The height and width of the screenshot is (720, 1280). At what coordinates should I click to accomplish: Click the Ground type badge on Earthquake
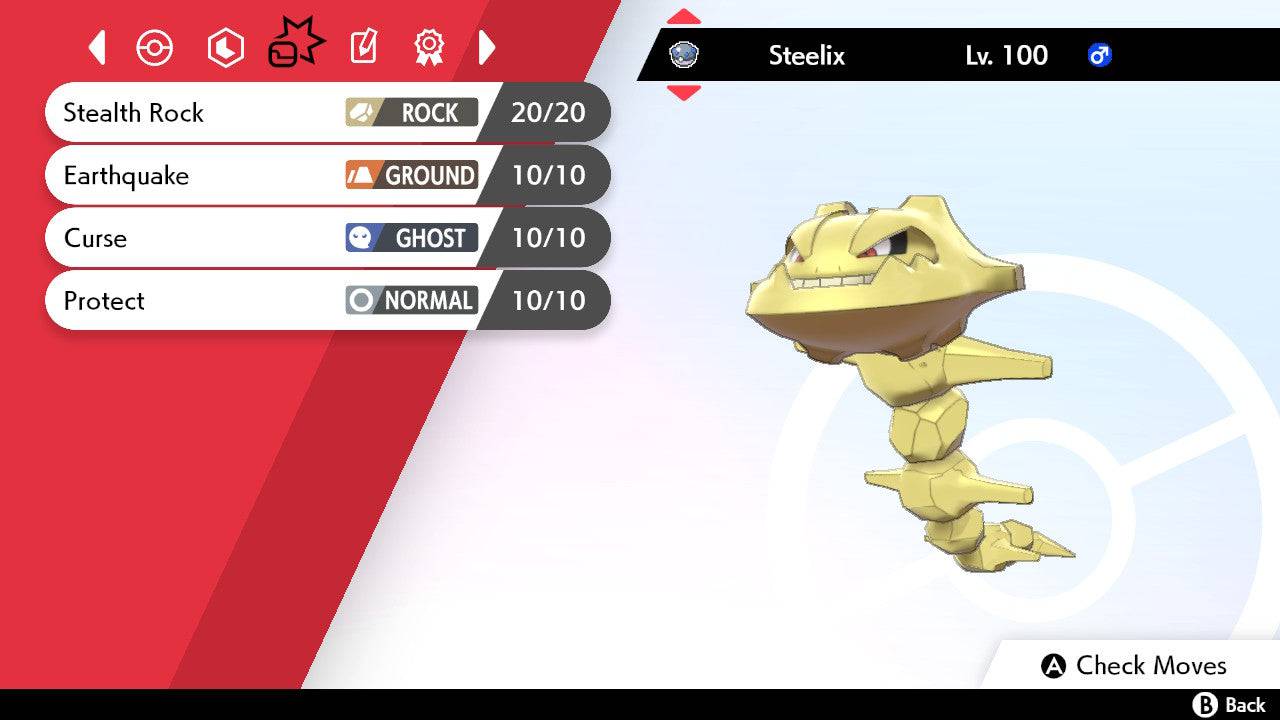click(411, 175)
